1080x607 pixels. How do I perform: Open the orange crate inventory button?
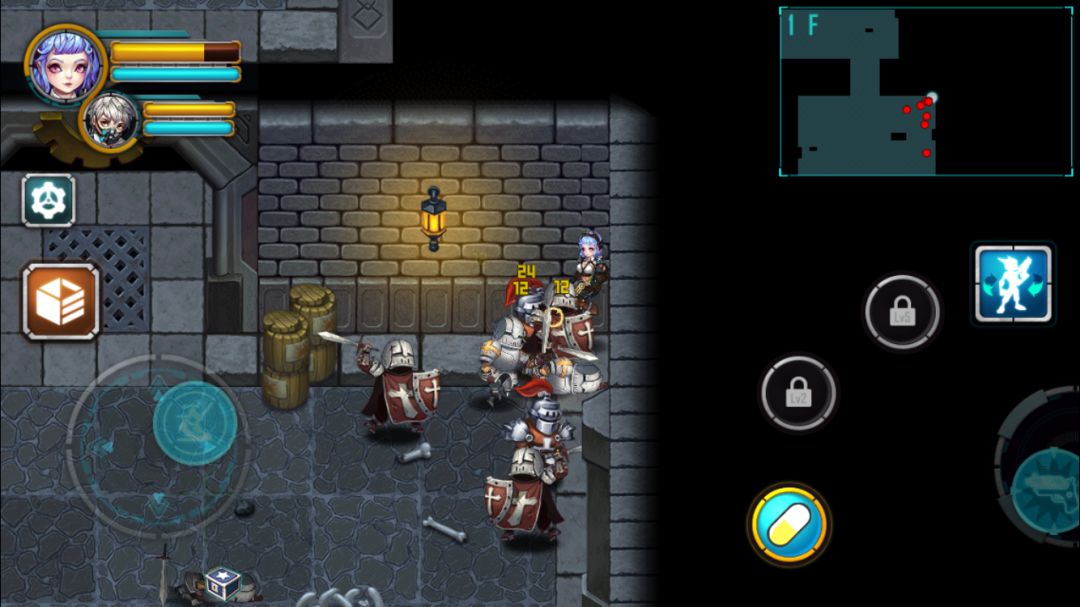(x=61, y=302)
